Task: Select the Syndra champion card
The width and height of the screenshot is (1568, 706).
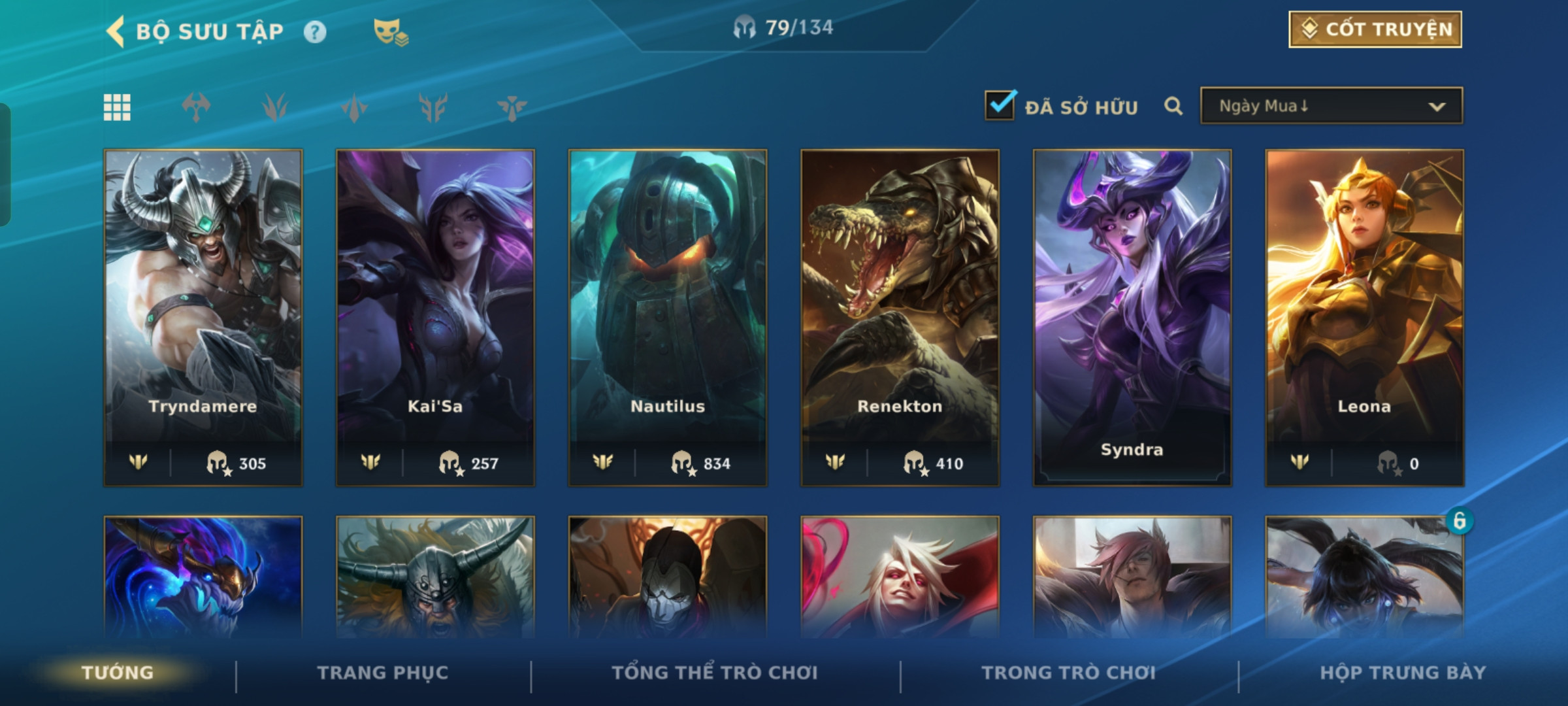Action: pyautogui.click(x=1132, y=317)
